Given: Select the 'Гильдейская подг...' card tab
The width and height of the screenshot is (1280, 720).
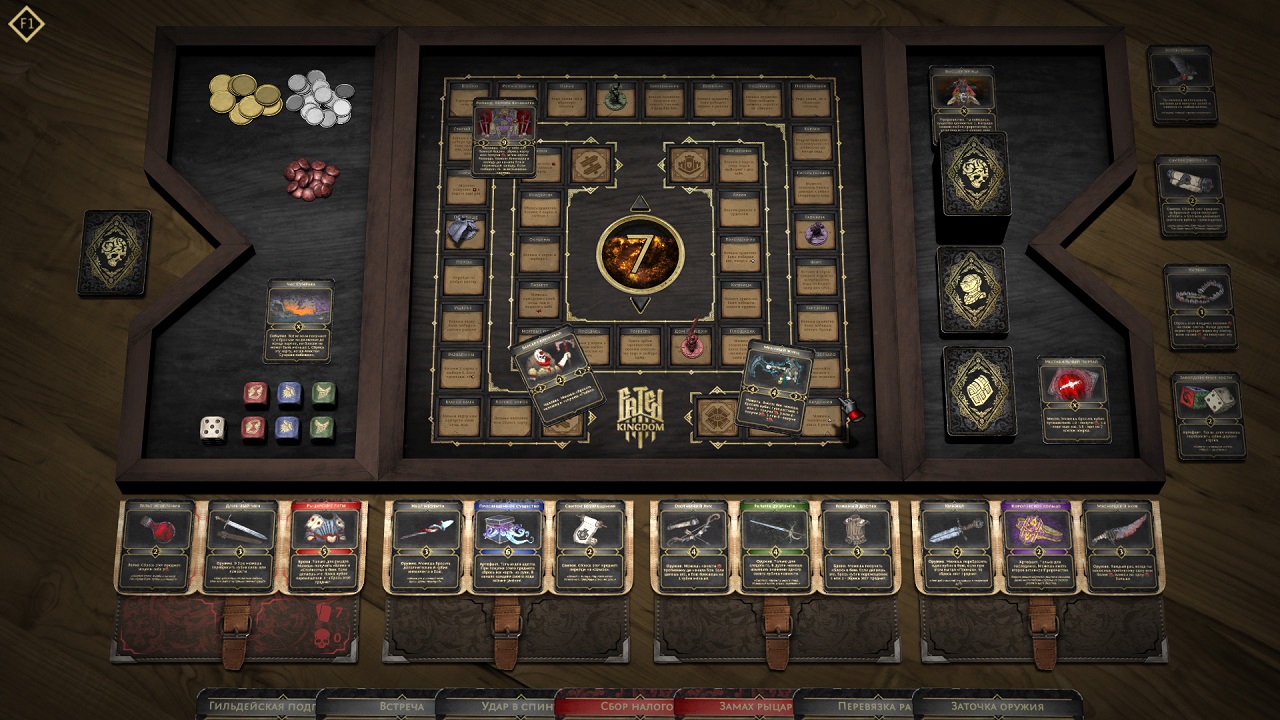Looking at the screenshot, I should 260,706.
